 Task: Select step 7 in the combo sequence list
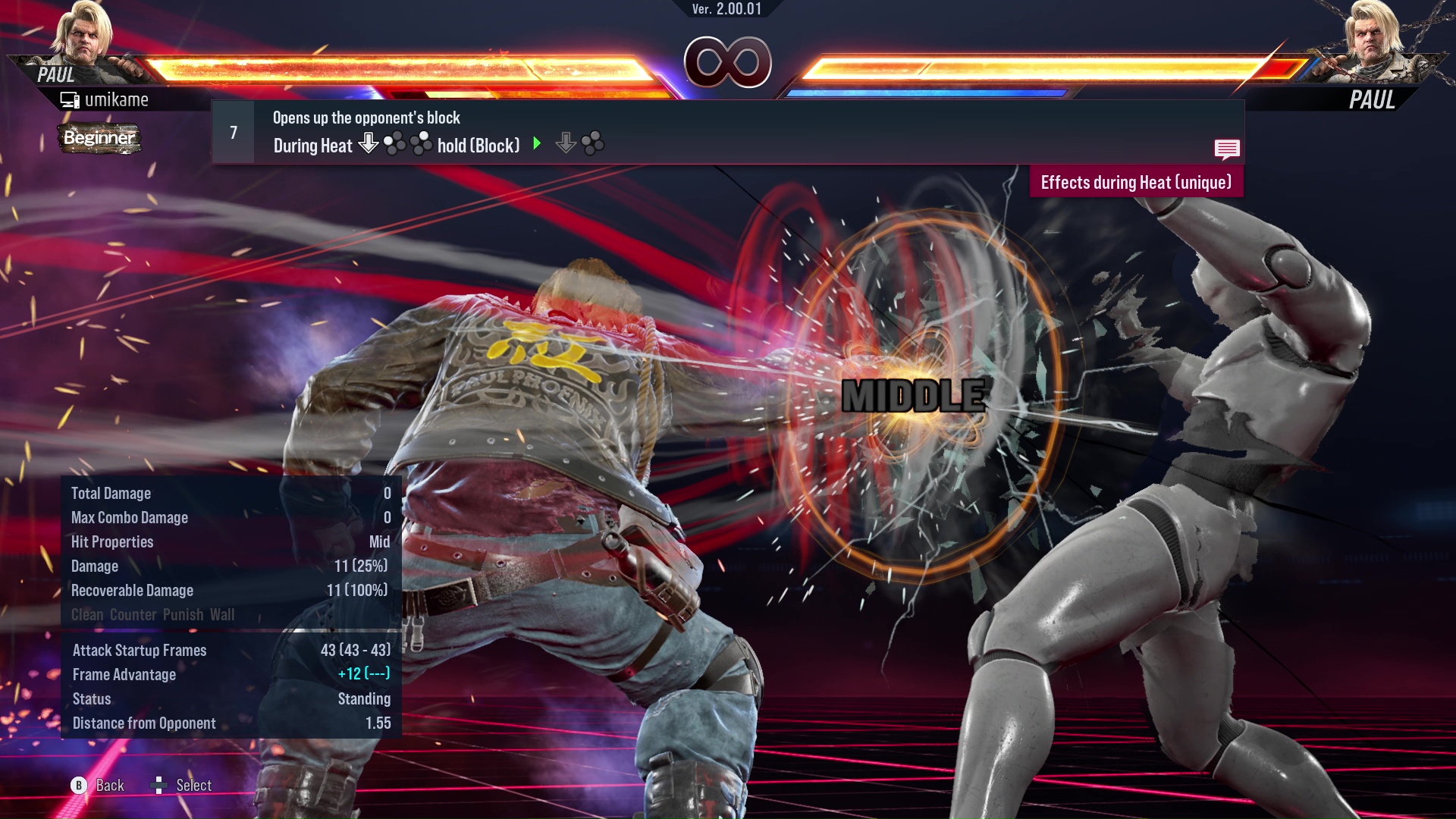(232, 131)
